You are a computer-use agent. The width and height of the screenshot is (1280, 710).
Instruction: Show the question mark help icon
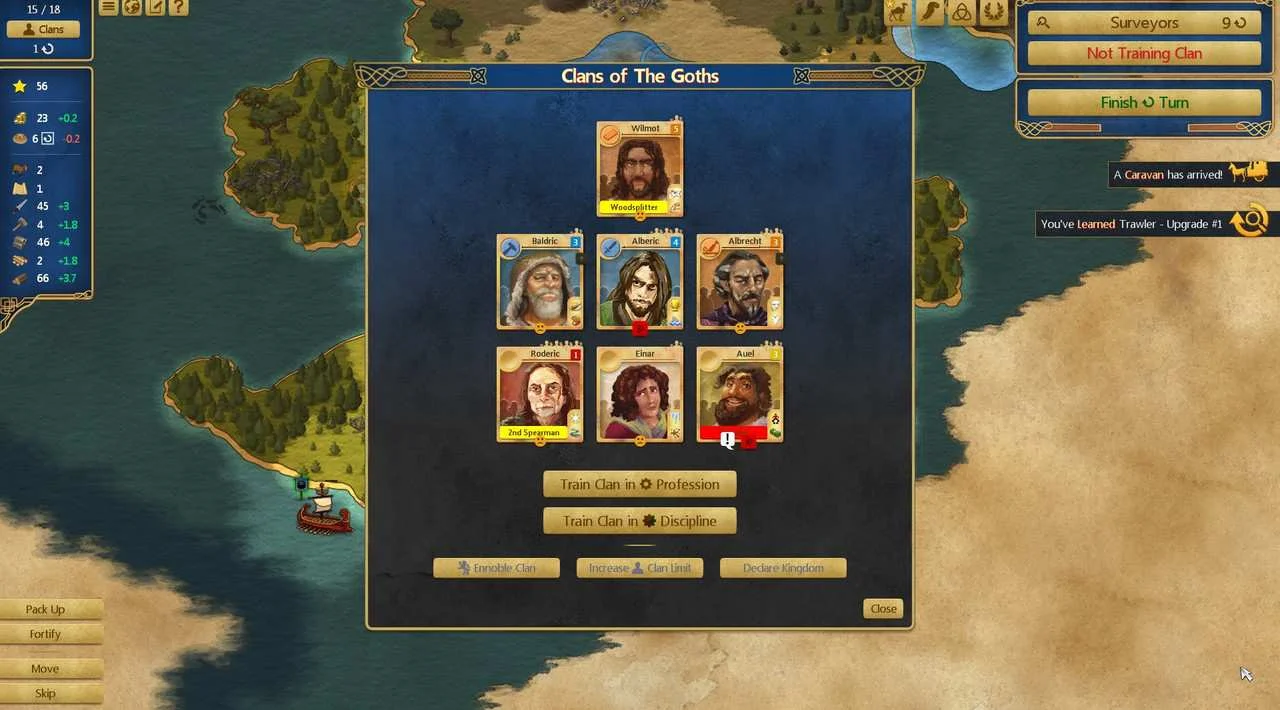coord(178,8)
